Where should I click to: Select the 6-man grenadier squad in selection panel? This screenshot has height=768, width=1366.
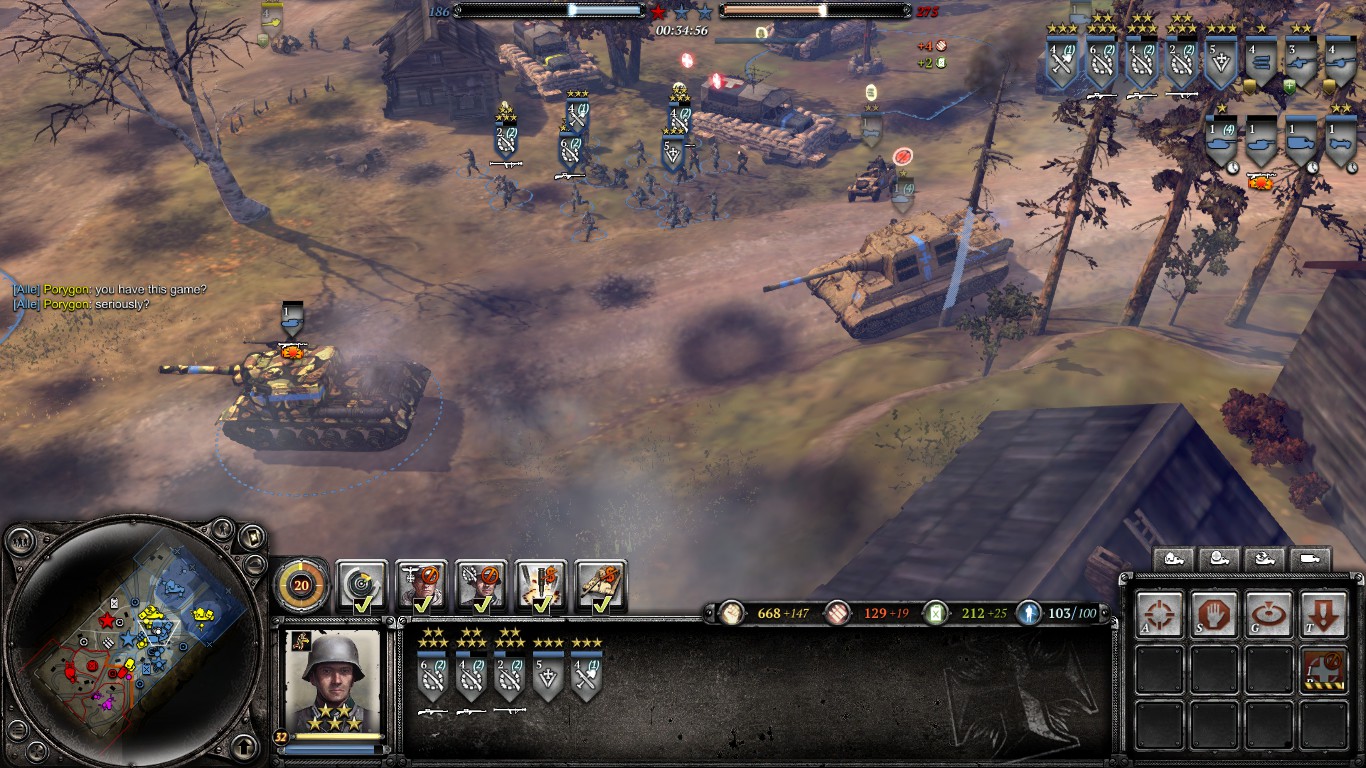[432, 677]
